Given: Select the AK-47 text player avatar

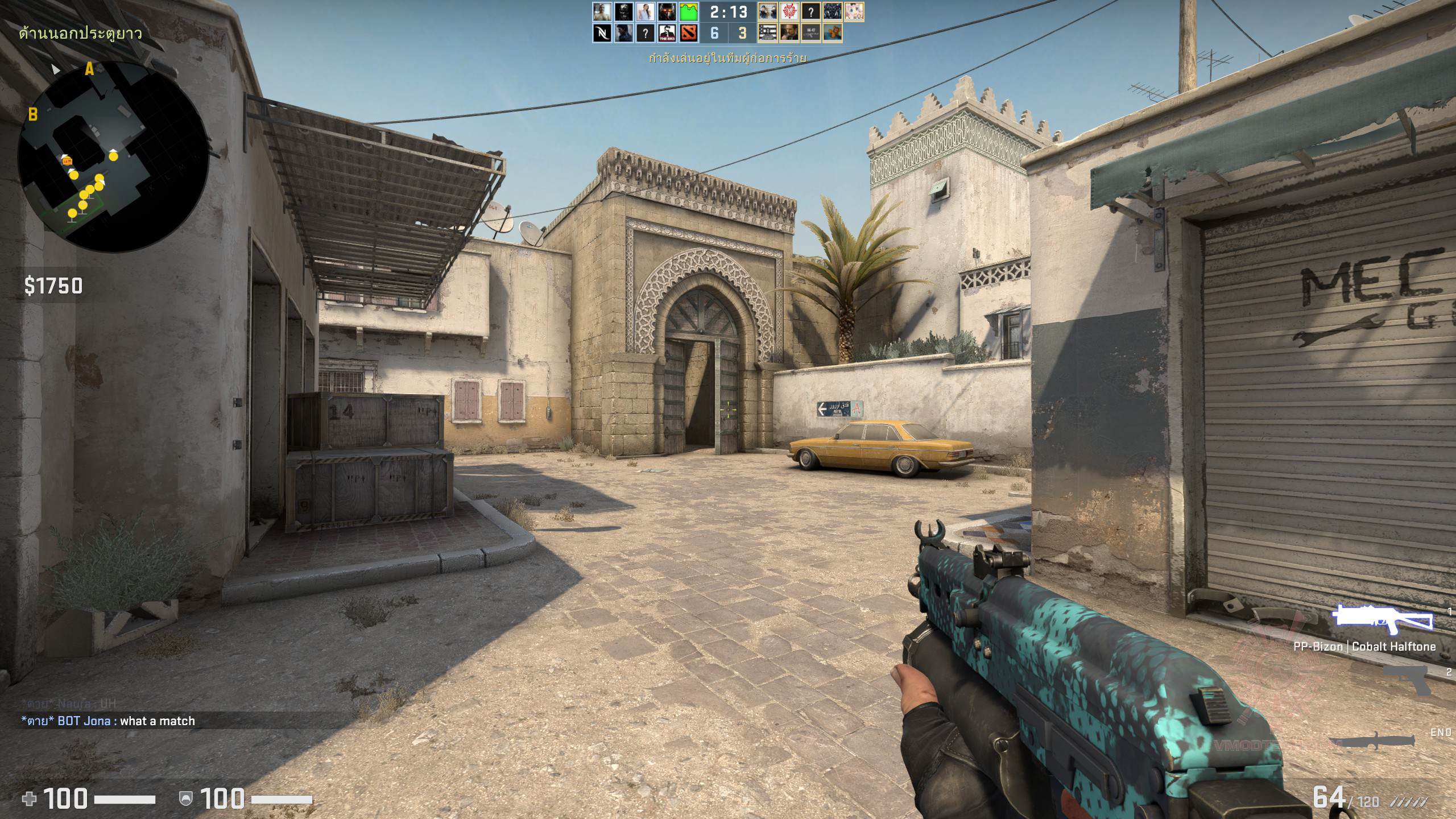Looking at the screenshot, I should pos(810,33).
